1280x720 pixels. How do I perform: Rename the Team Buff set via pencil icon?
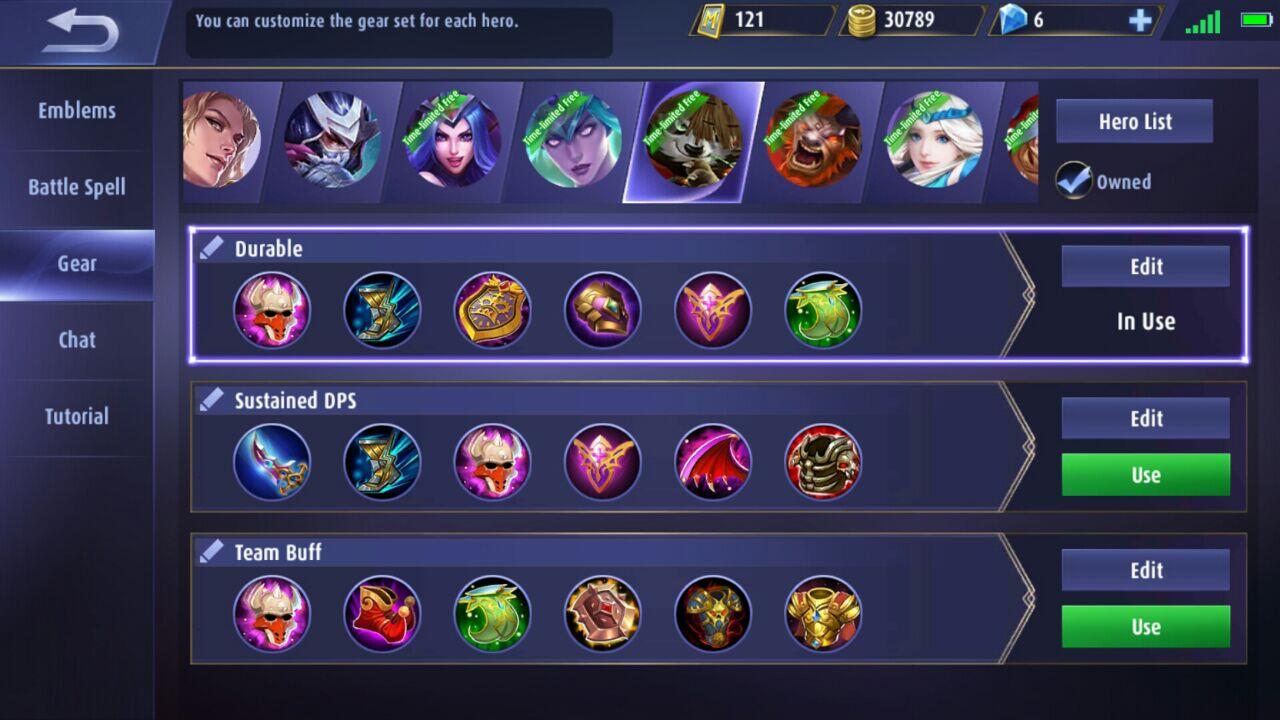(211, 551)
